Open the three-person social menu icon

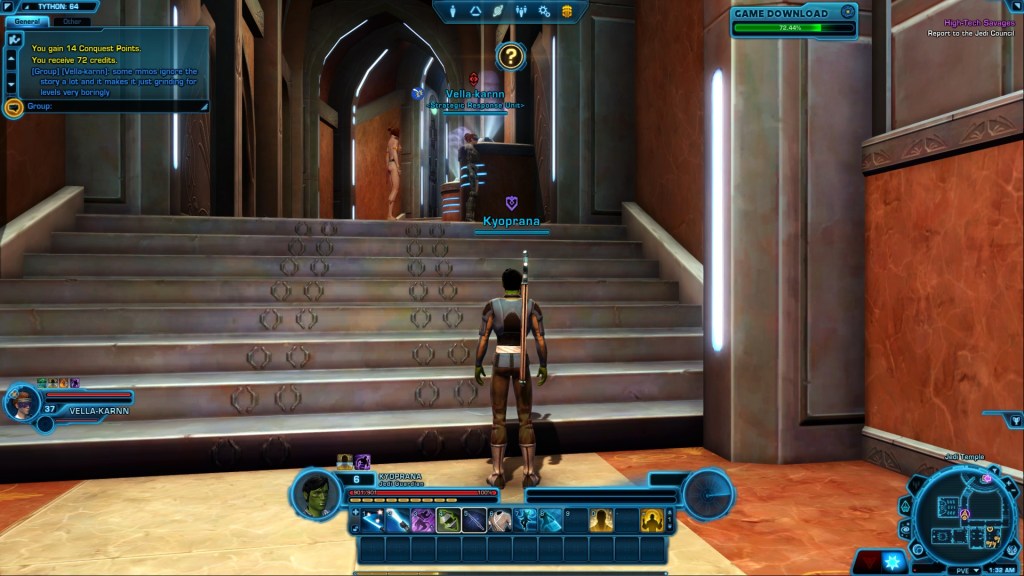tap(521, 11)
